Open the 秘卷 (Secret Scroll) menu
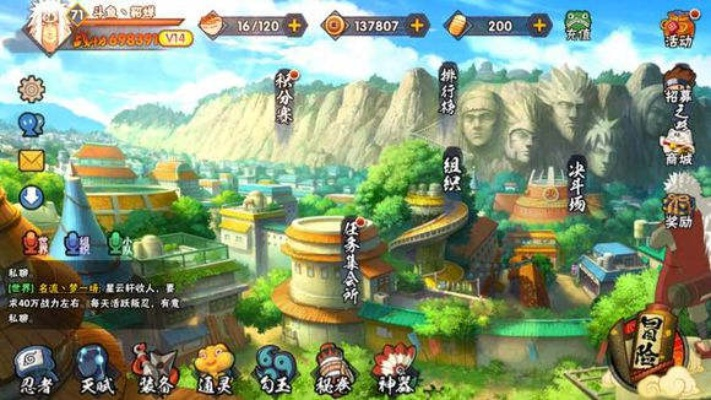Viewport: 711px width, 400px height. click(334, 368)
